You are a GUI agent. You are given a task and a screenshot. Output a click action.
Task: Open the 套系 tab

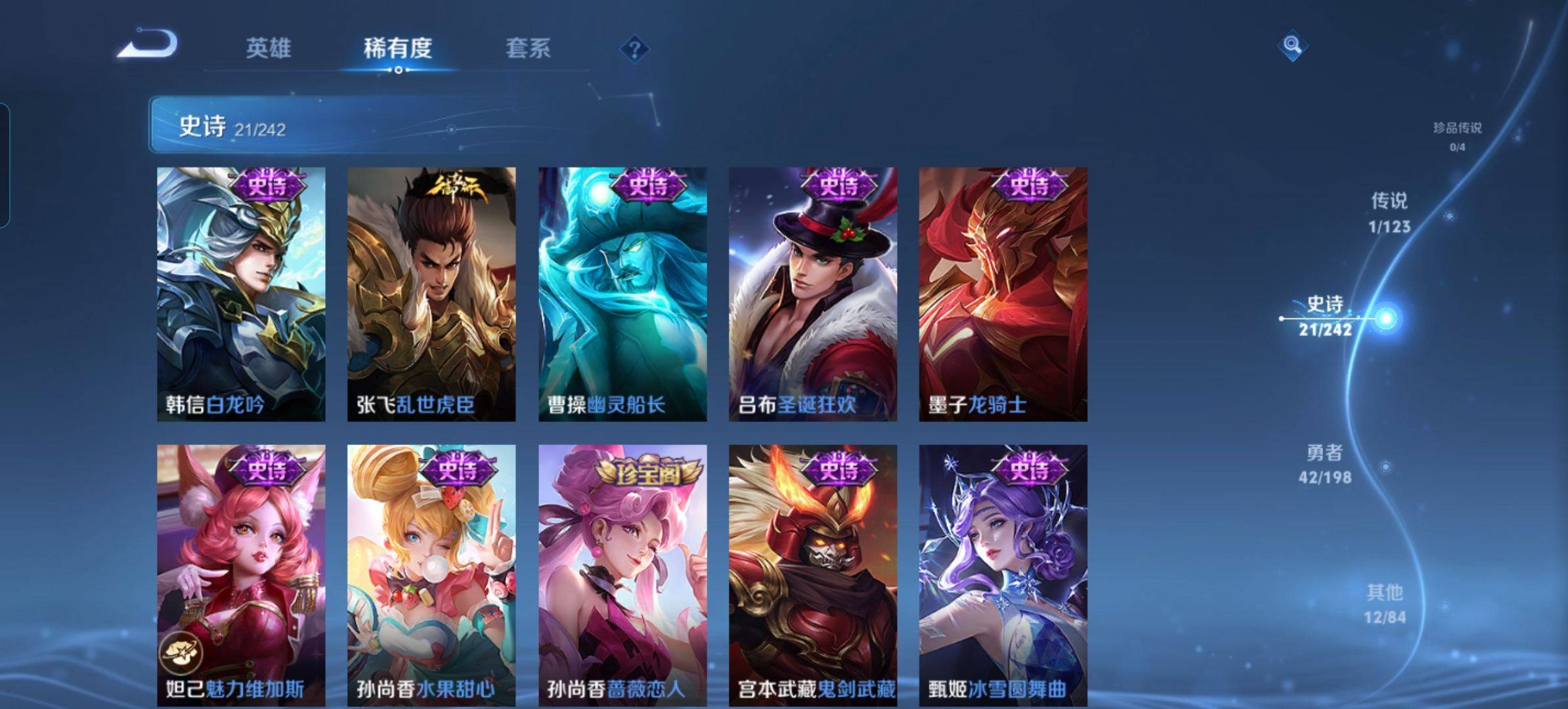[528, 48]
